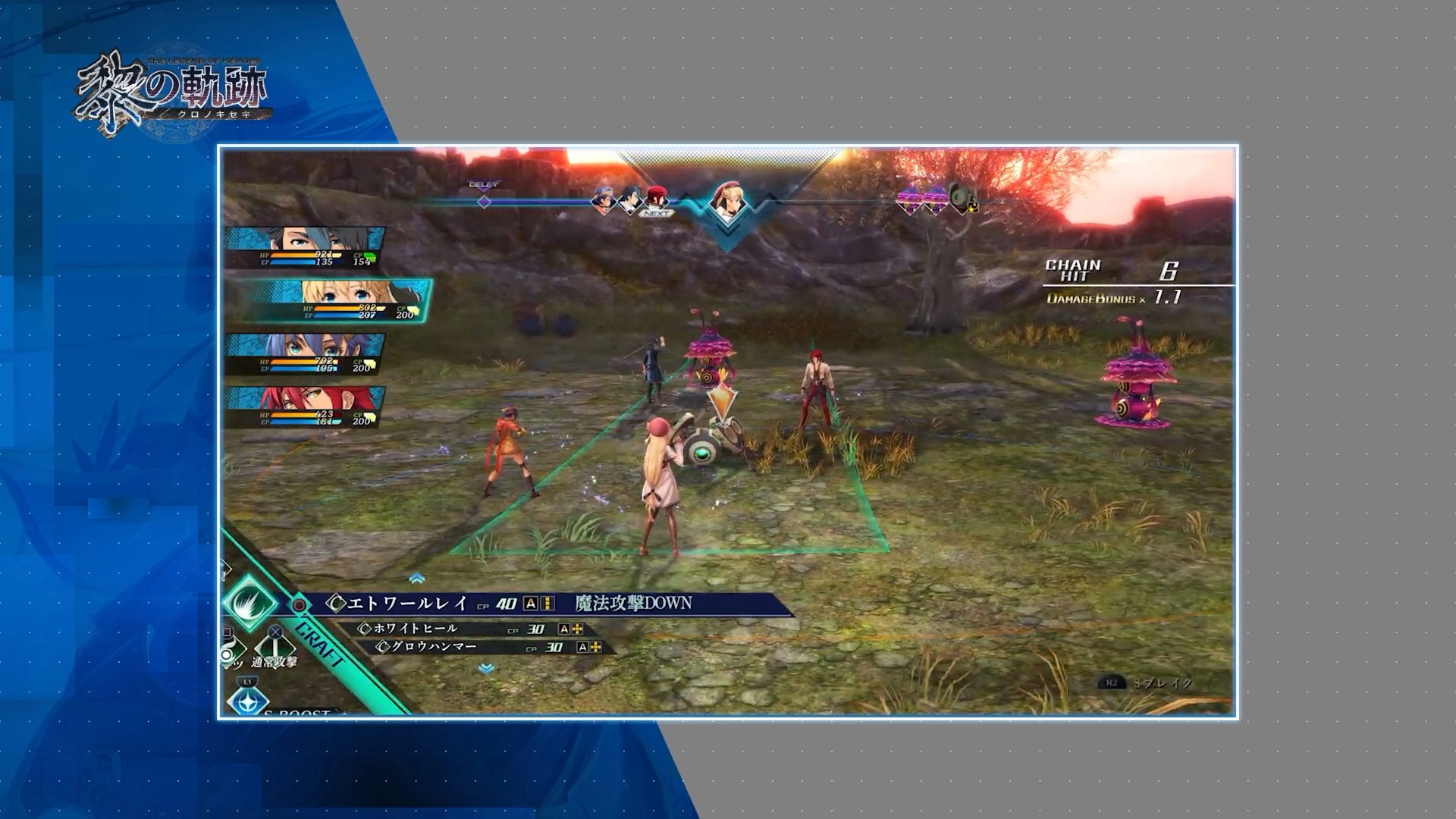Toggle the circle-button indicator beside the Craft list
1456x819 pixels.
[x=300, y=603]
